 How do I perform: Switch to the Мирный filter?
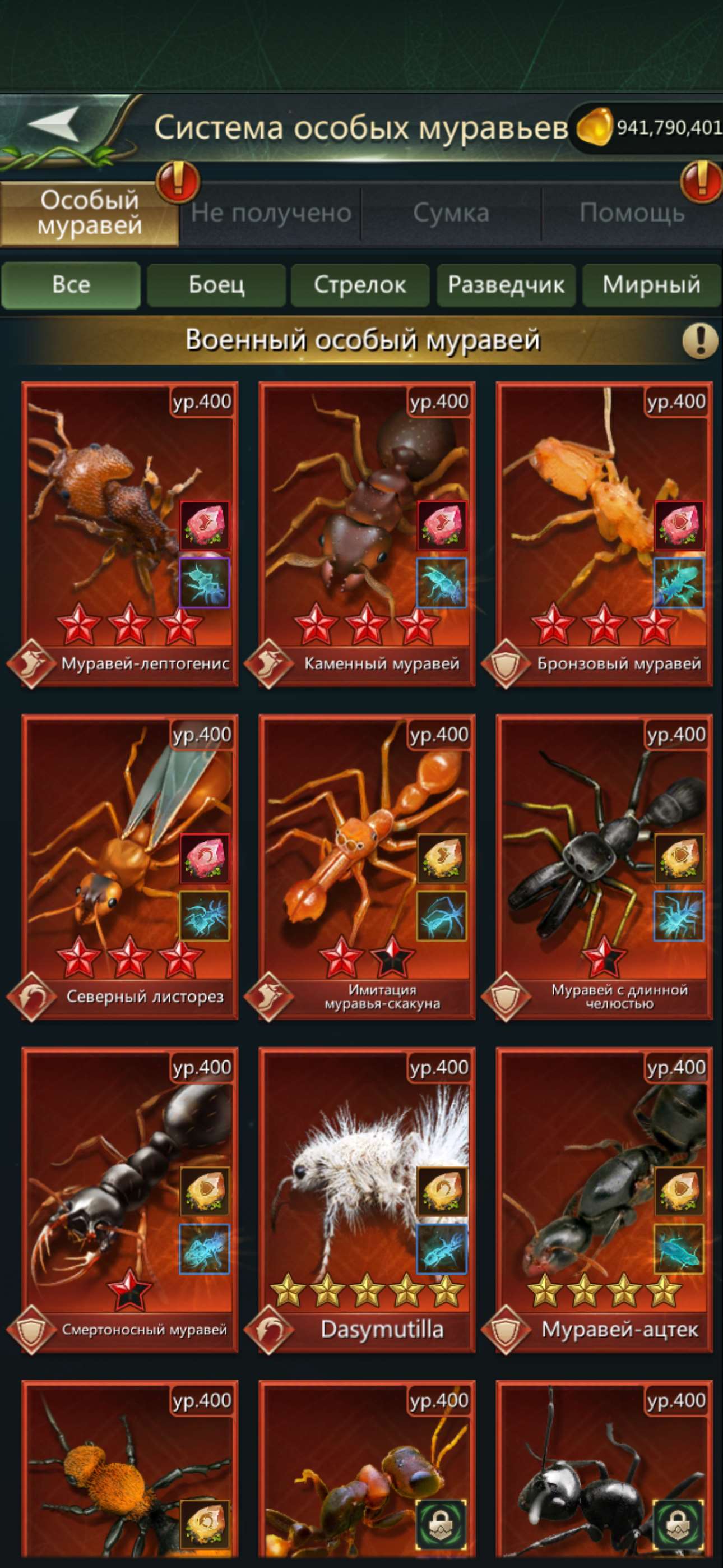[651, 284]
